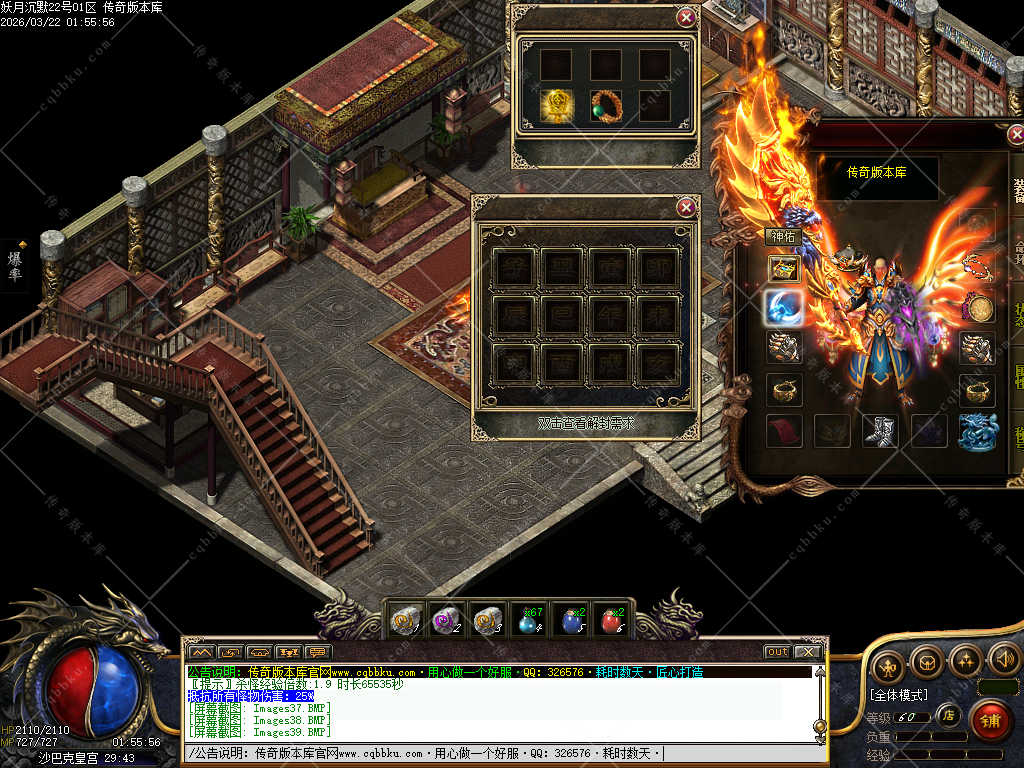Click the 神佑 button above equipment slots
Viewport: 1024px width, 768px height.
coord(783,237)
